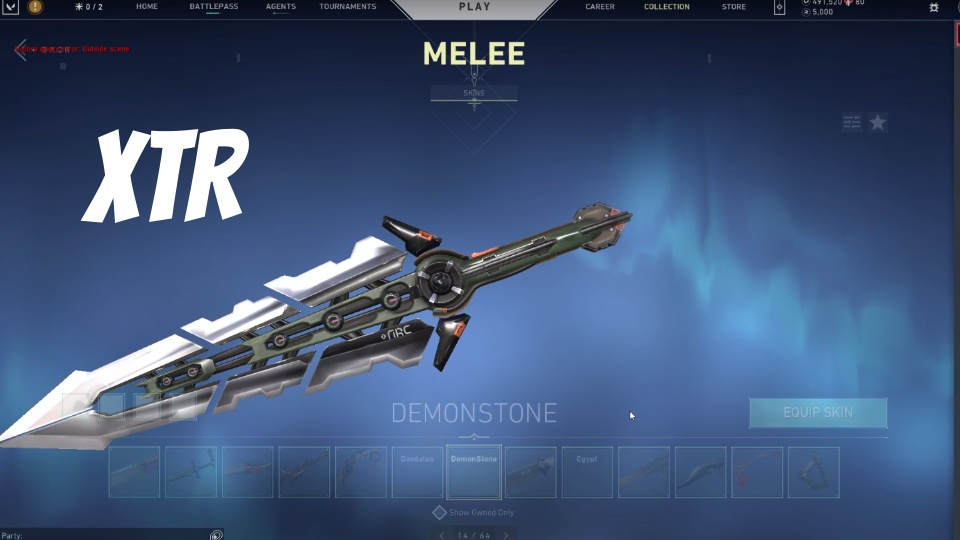Select the Daedalus skin tile

tap(417, 472)
